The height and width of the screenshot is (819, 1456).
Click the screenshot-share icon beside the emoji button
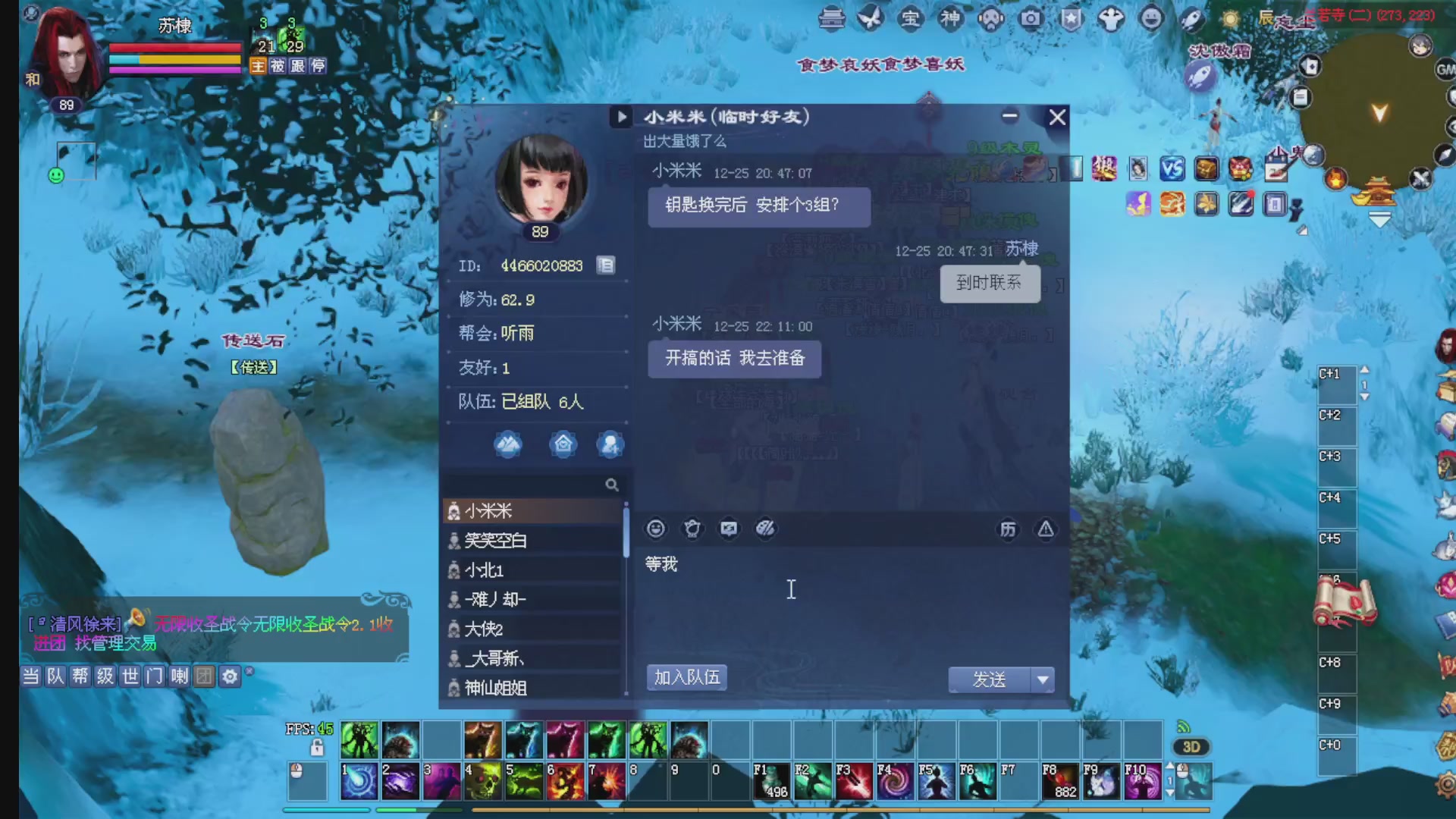[x=729, y=529]
